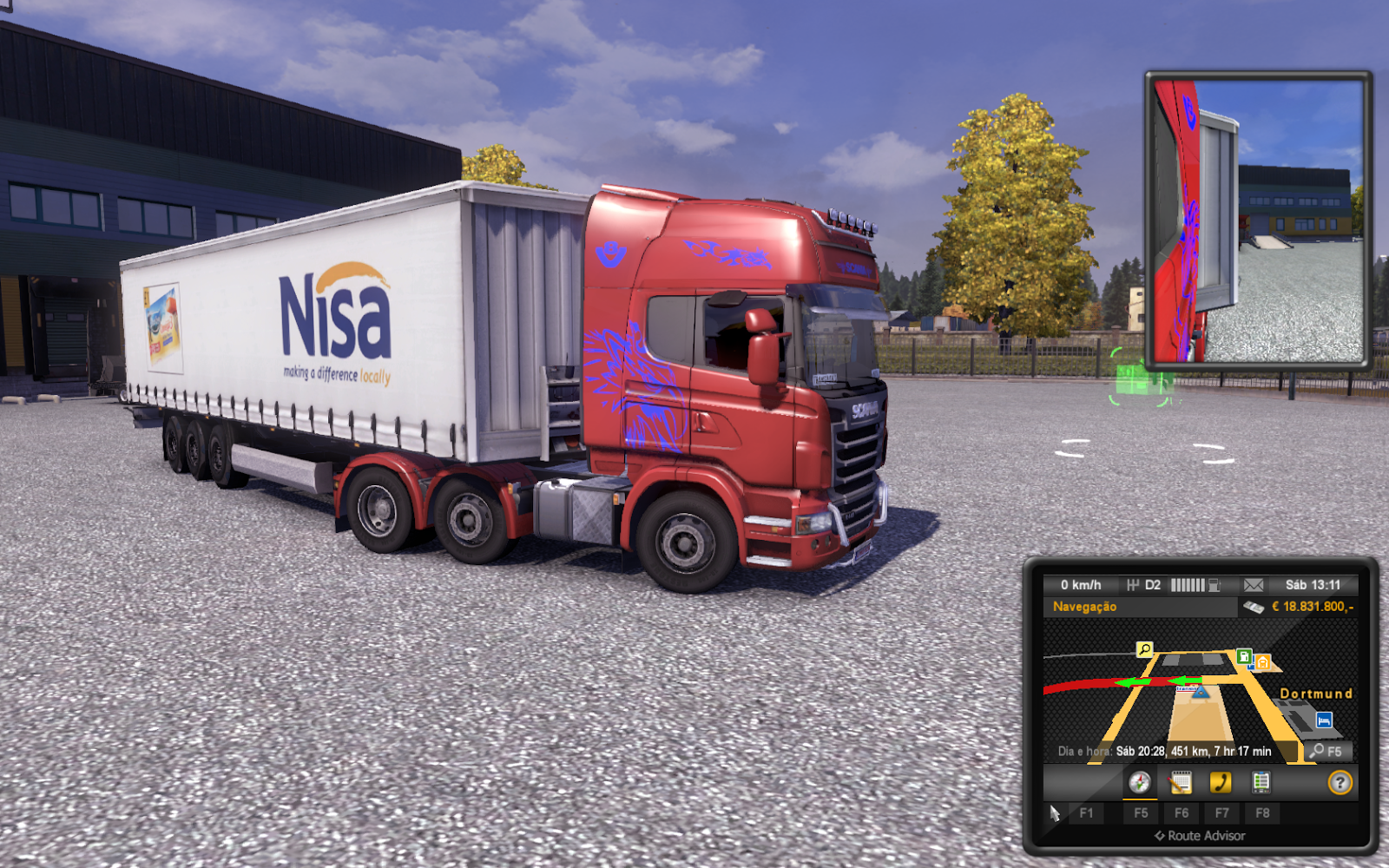Open the cargo checklist icon in Route Advisor
This screenshot has width=1389, height=868.
[1261, 781]
